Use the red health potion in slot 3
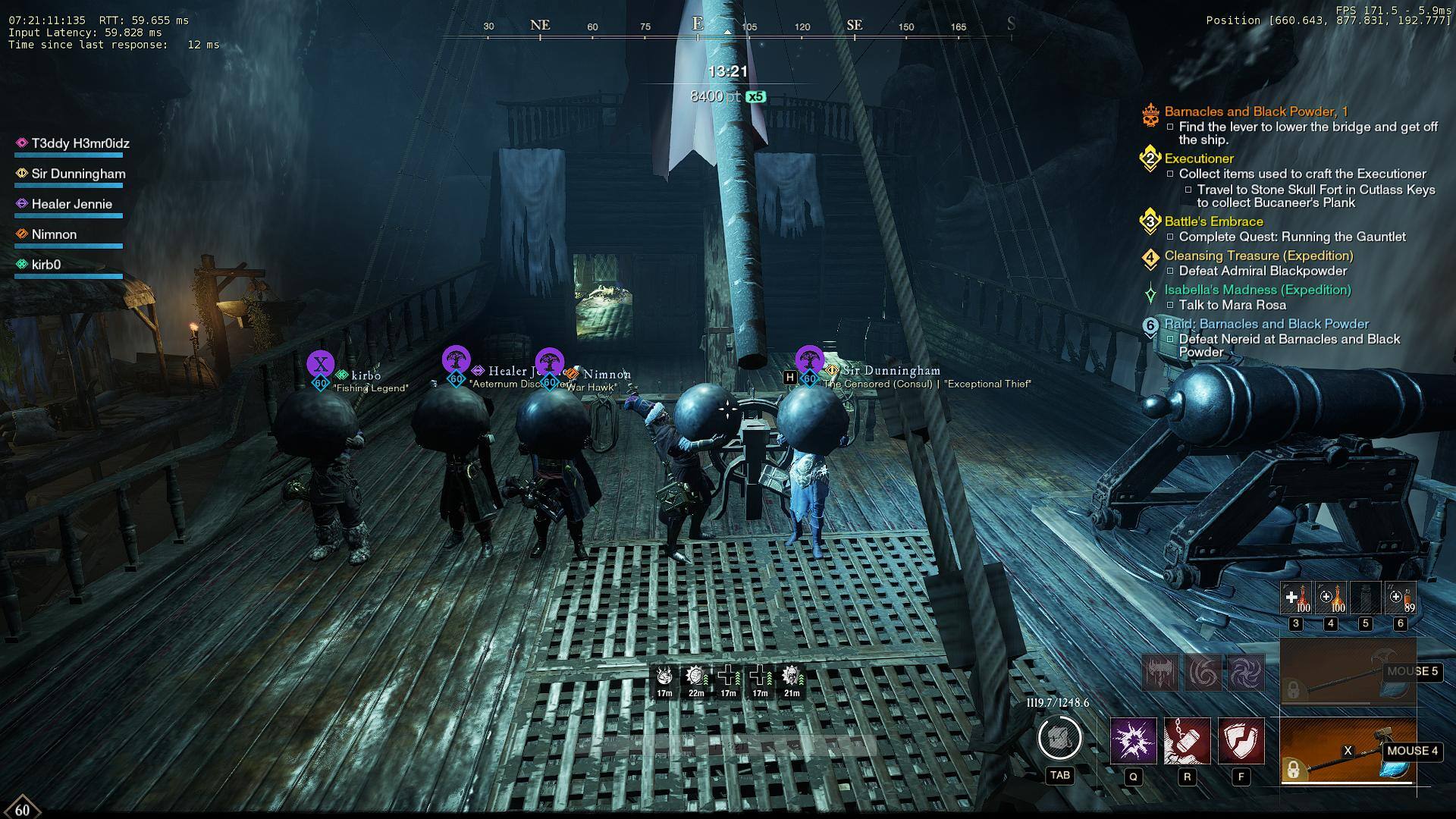The height and width of the screenshot is (819, 1456). click(1296, 598)
